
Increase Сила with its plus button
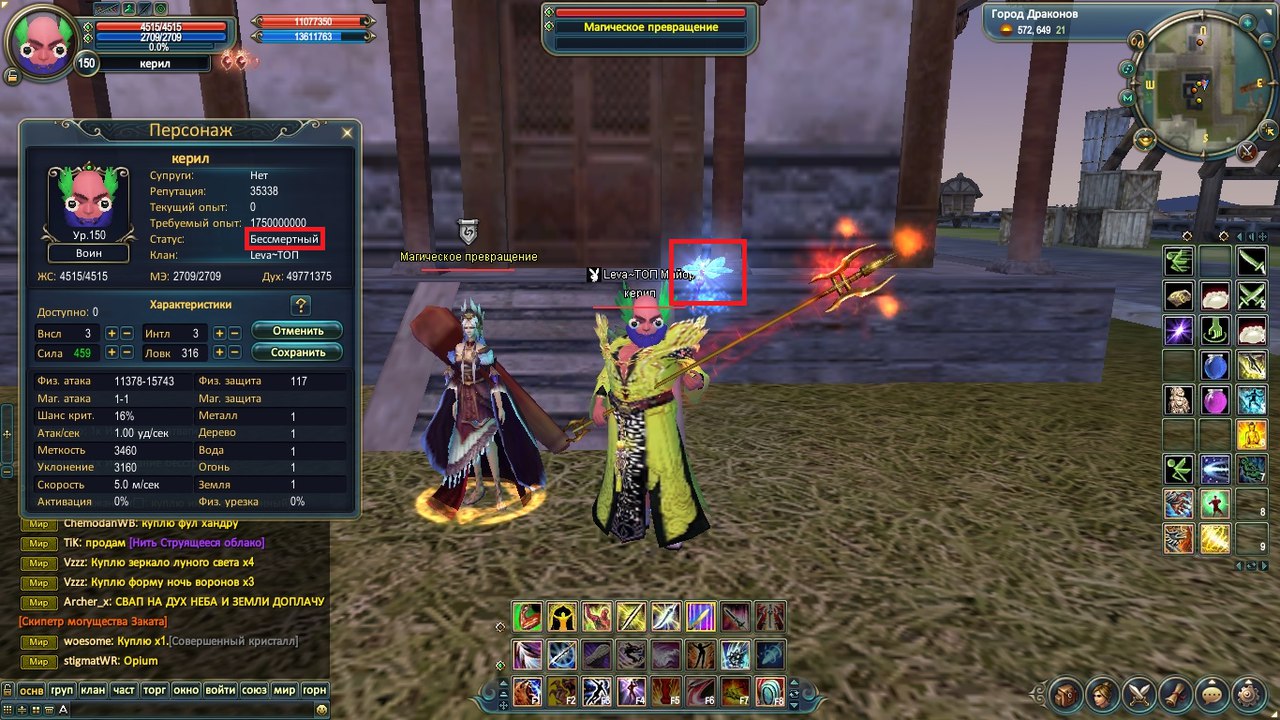pyautogui.click(x=112, y=353)
